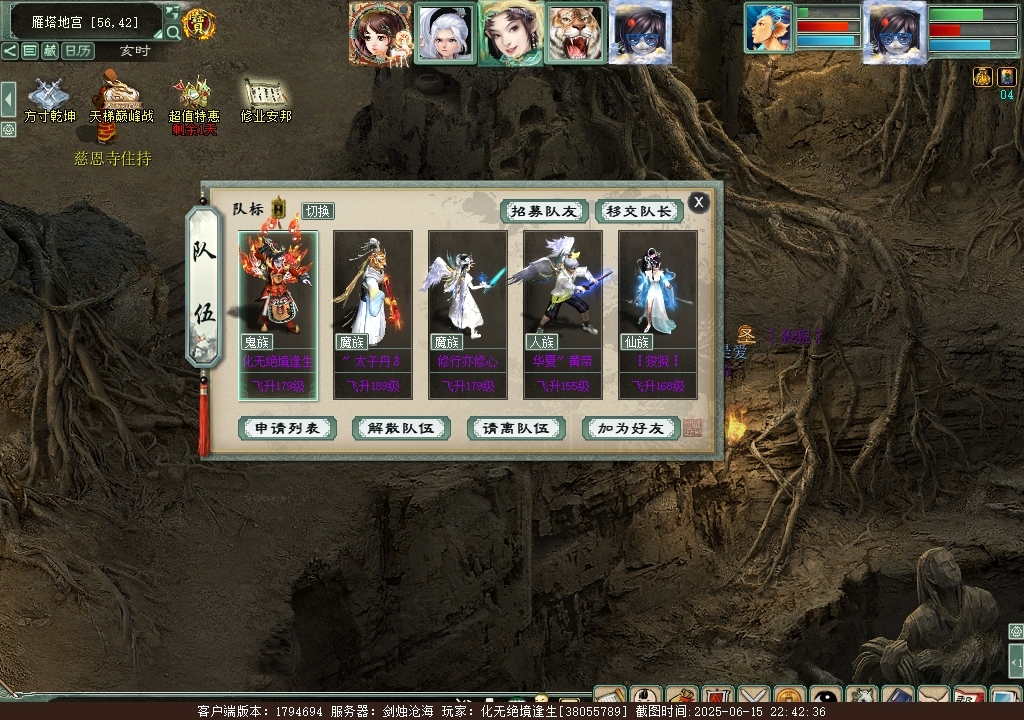
Task: Select the tiger portrait in top bar
Action: (x=576, y=34)
